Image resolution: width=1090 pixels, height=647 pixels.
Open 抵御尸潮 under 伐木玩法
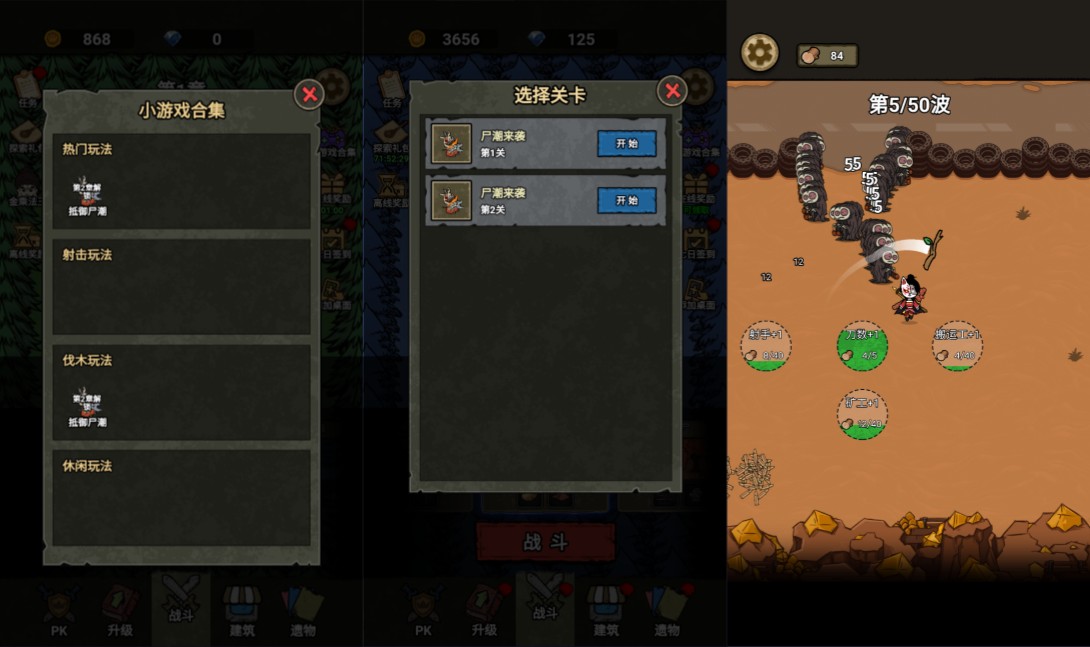[x=87, y=406]
